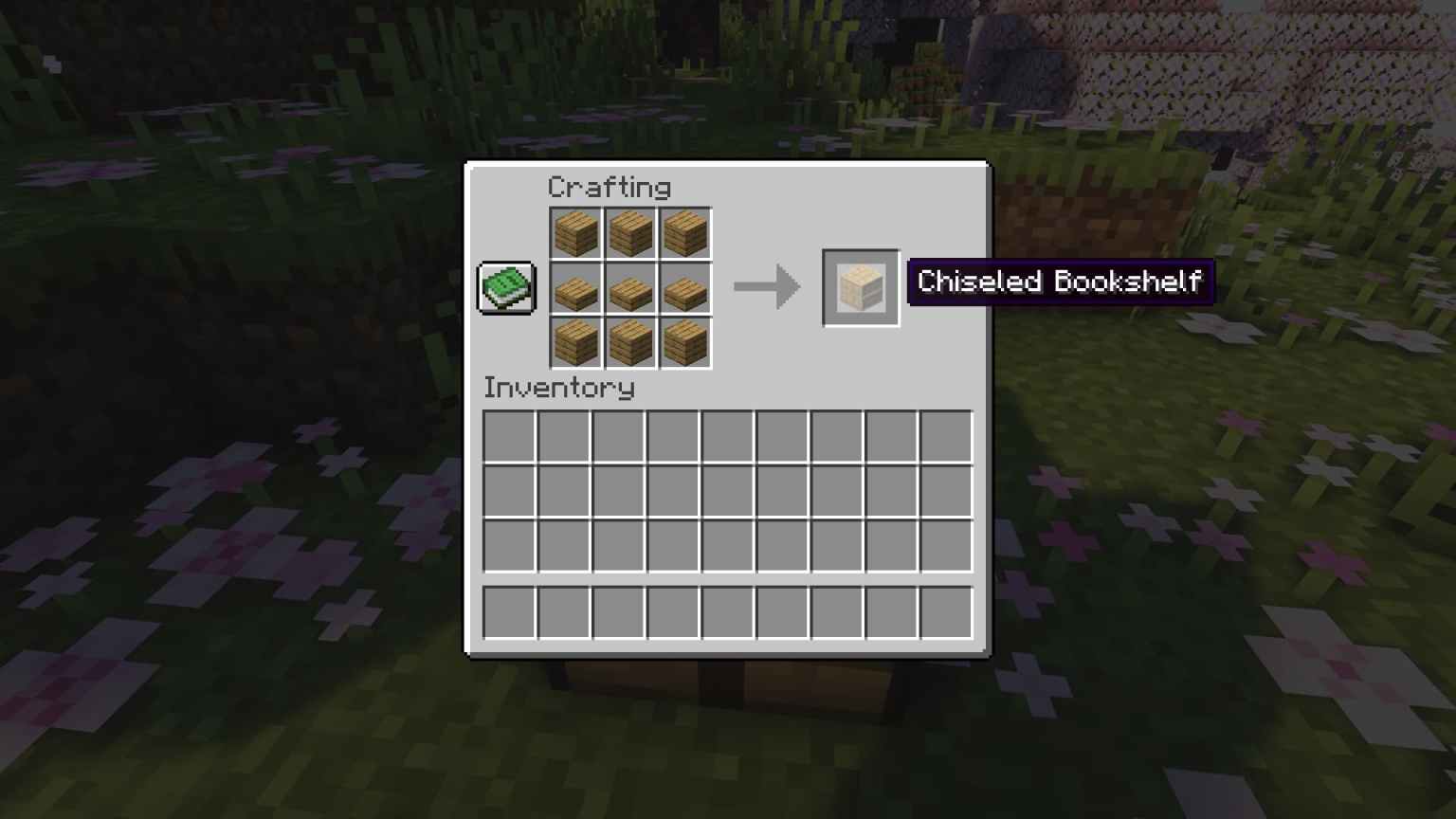Select the bottom-middle oak planks
Screen dimensions: 1456x819
click(630, 342)
